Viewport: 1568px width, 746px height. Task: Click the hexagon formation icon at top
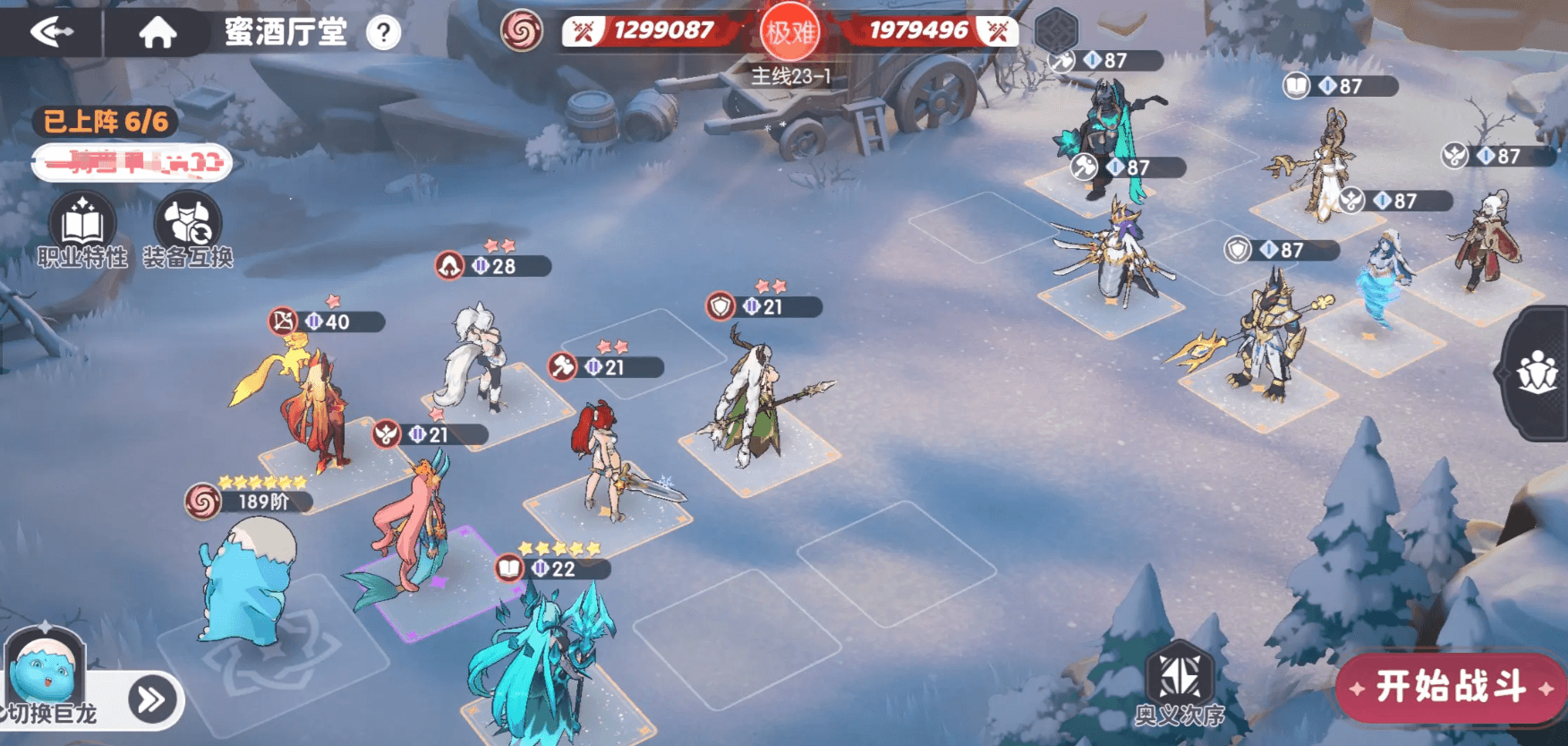tap(1056, 30)
